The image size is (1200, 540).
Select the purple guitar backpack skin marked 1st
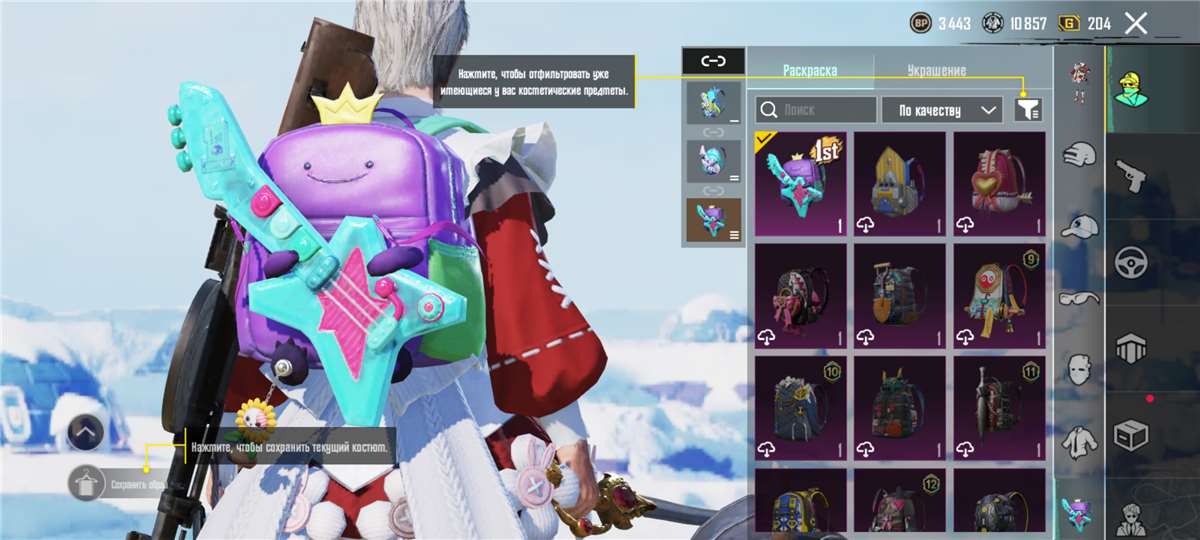(x=800, y=184)
